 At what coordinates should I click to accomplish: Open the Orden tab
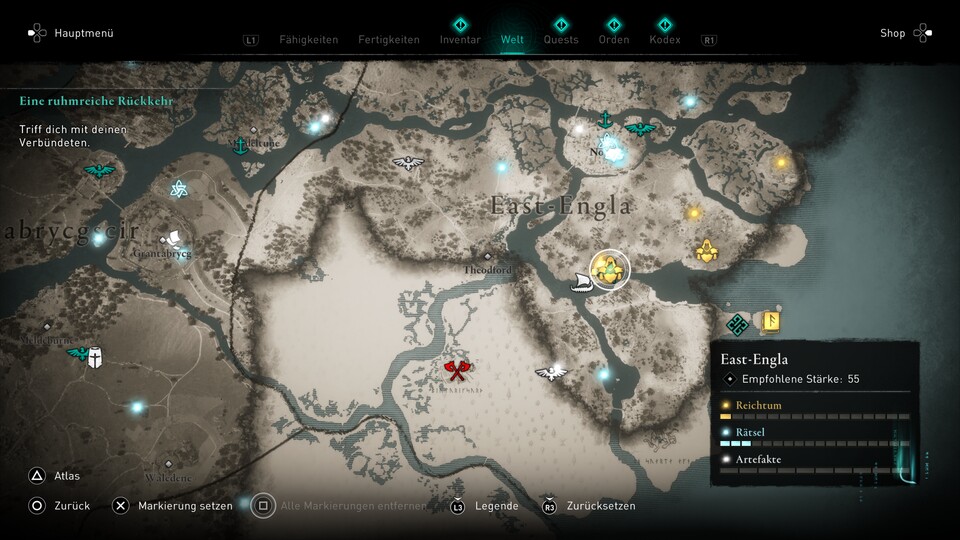tap(614, 40)
